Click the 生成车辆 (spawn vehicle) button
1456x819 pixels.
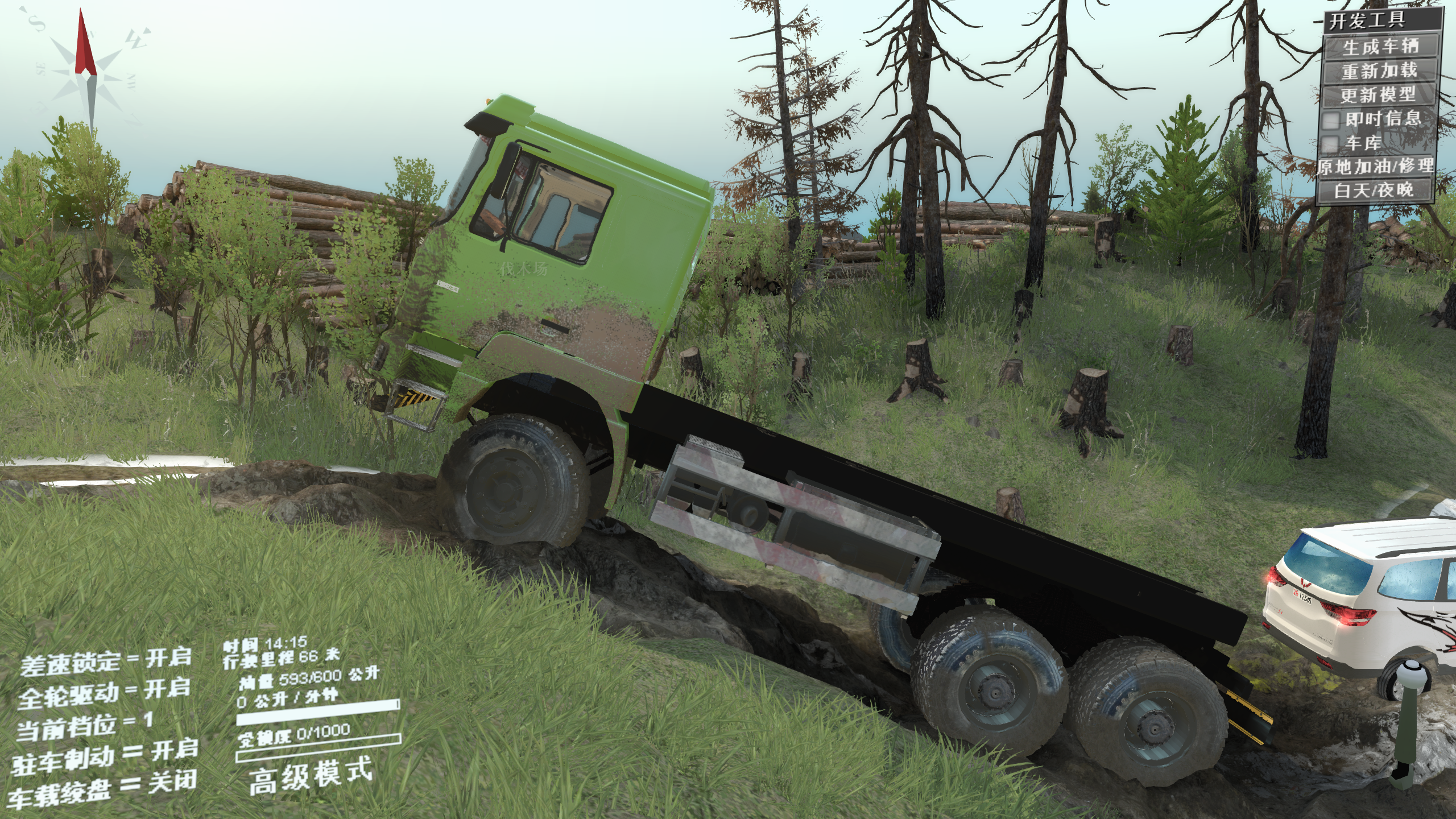click(1380, 46)
